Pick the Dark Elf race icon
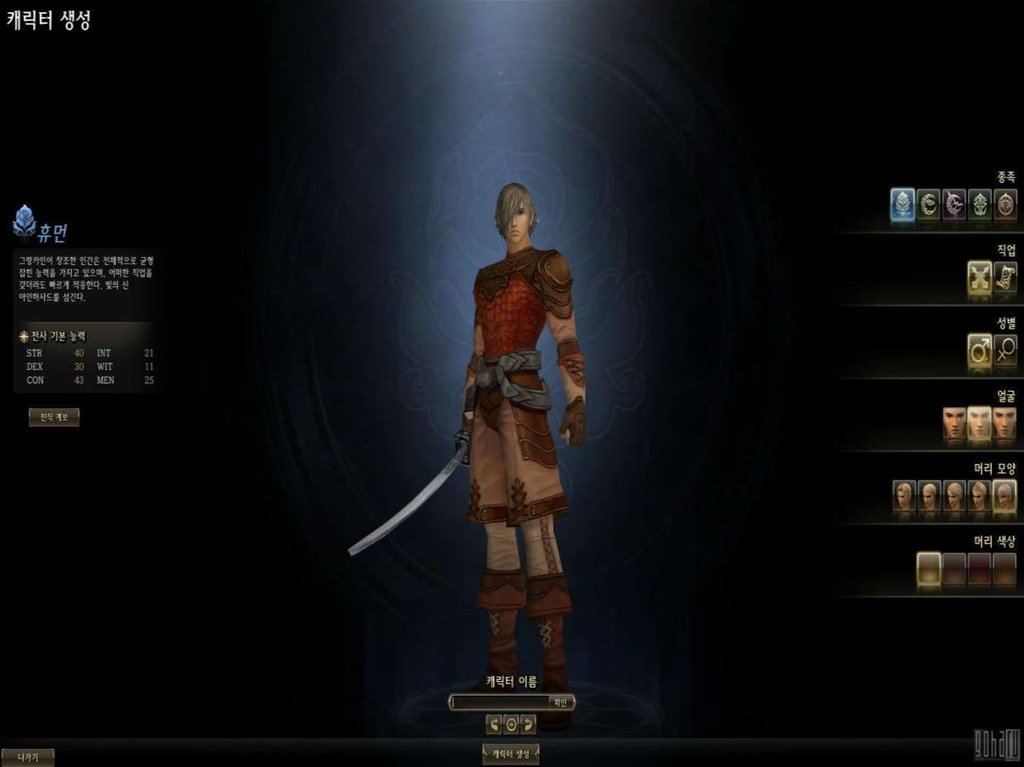Viewport: 1024px width, 767px height. click(x=954, y=204)
